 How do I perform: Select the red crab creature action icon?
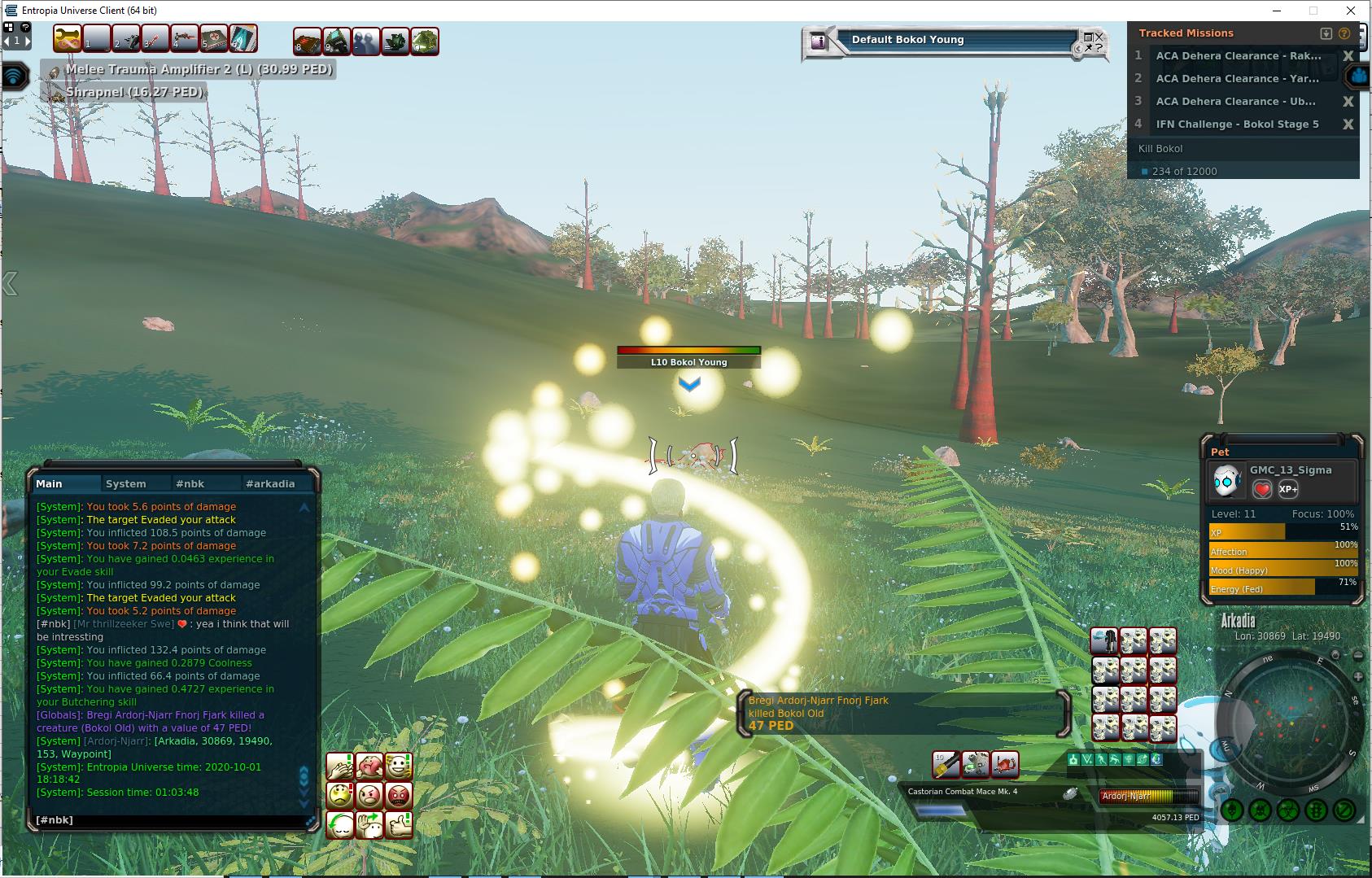point(1005,764)
